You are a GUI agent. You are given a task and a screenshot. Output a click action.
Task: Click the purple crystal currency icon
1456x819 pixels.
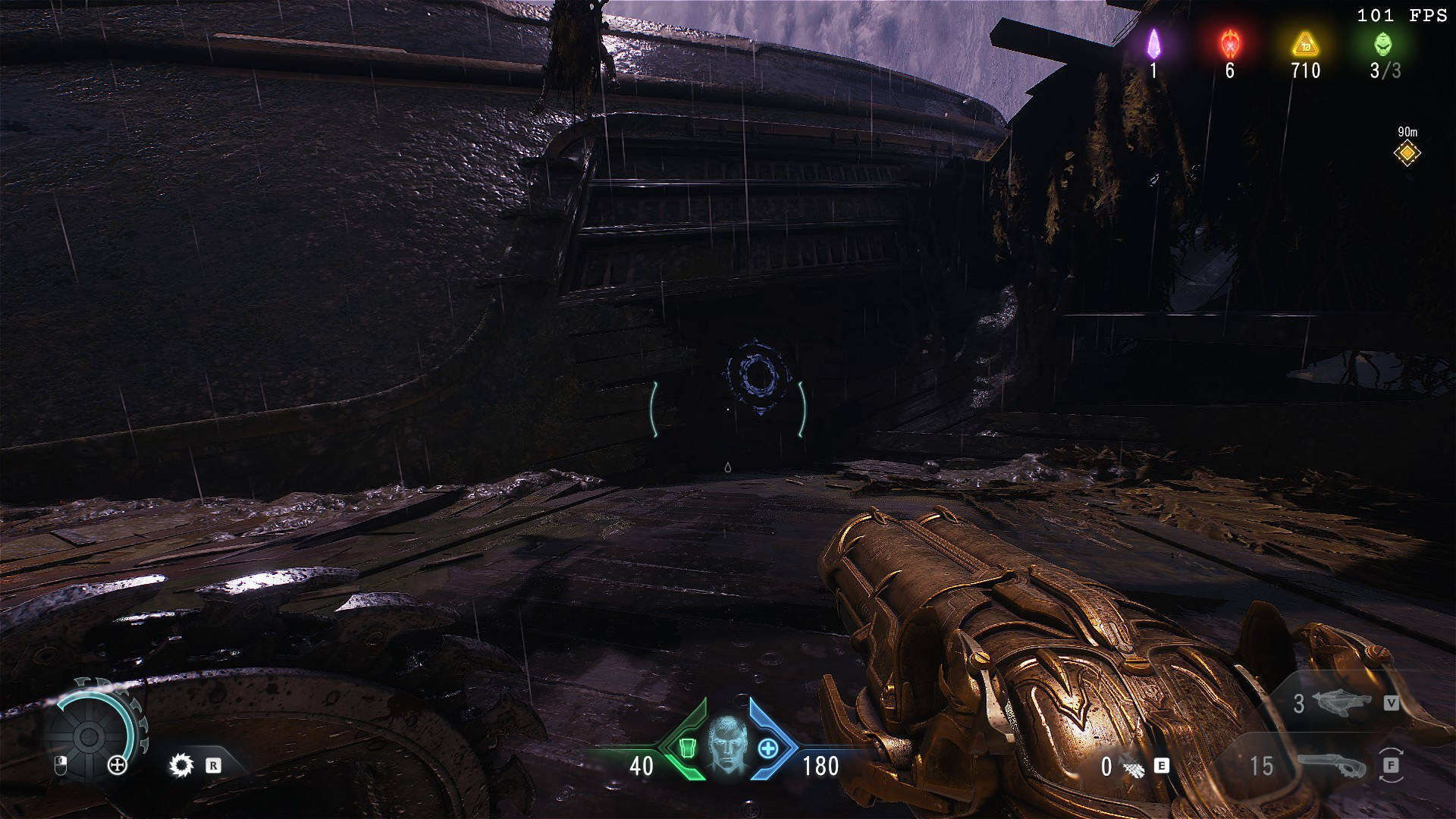(1153, 44)
